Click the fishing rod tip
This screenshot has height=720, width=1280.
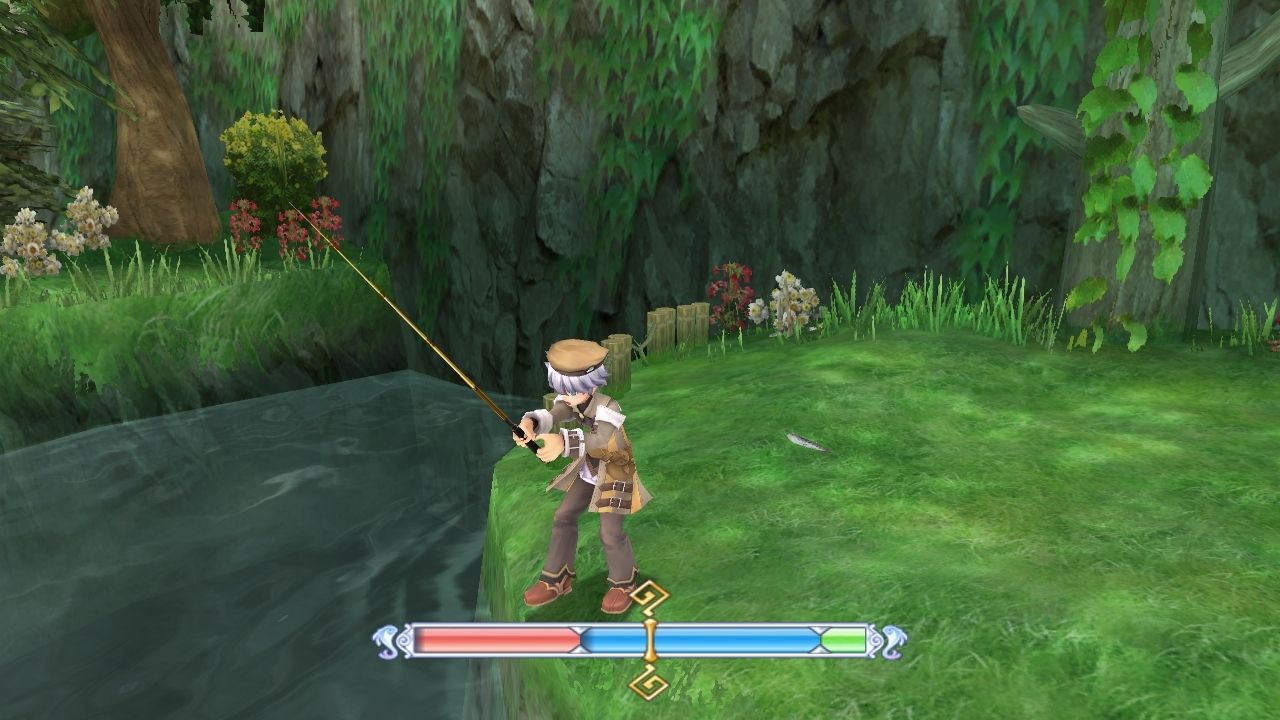coord(291,201)
